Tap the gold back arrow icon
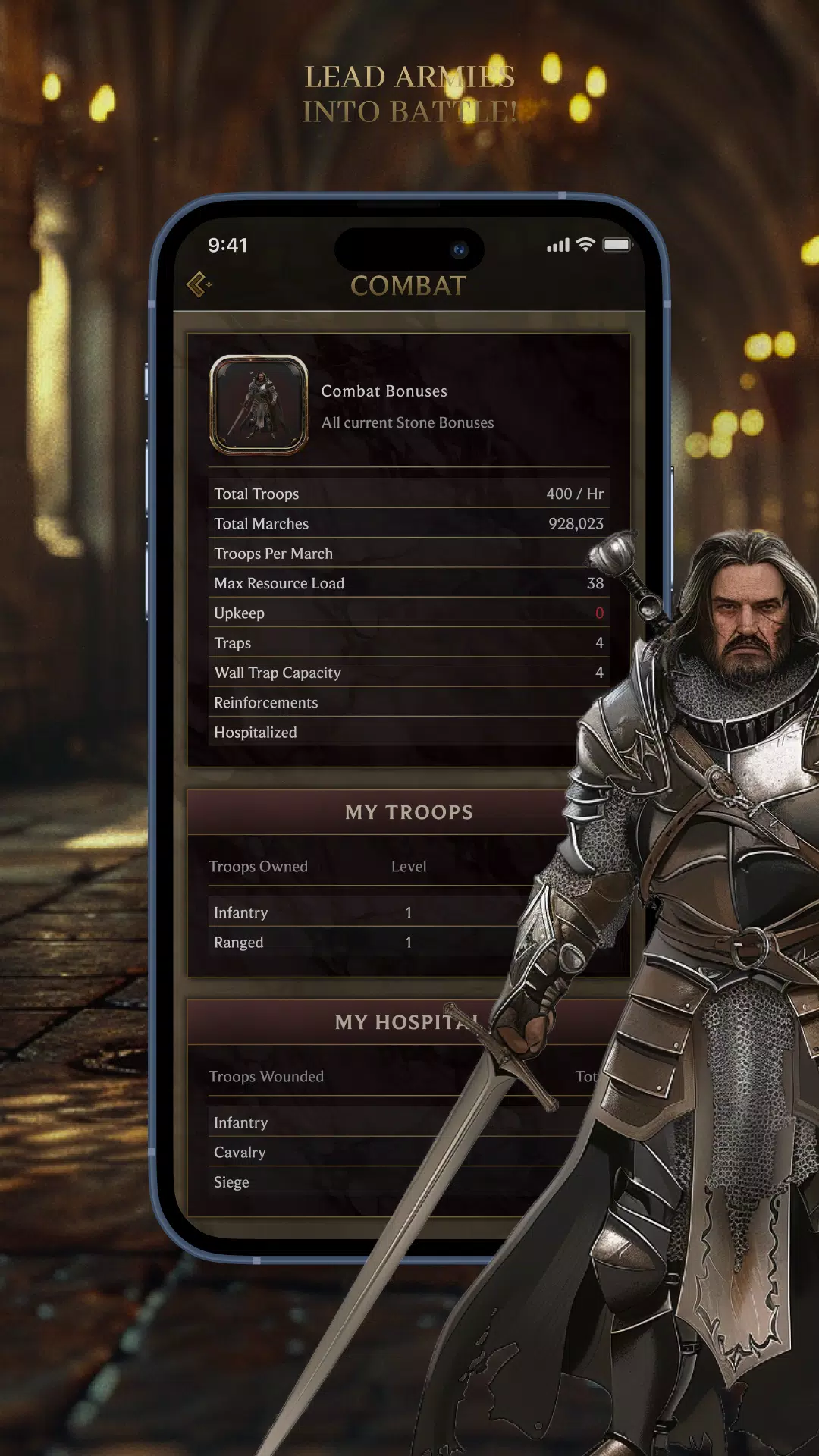 tap(199, 284)
